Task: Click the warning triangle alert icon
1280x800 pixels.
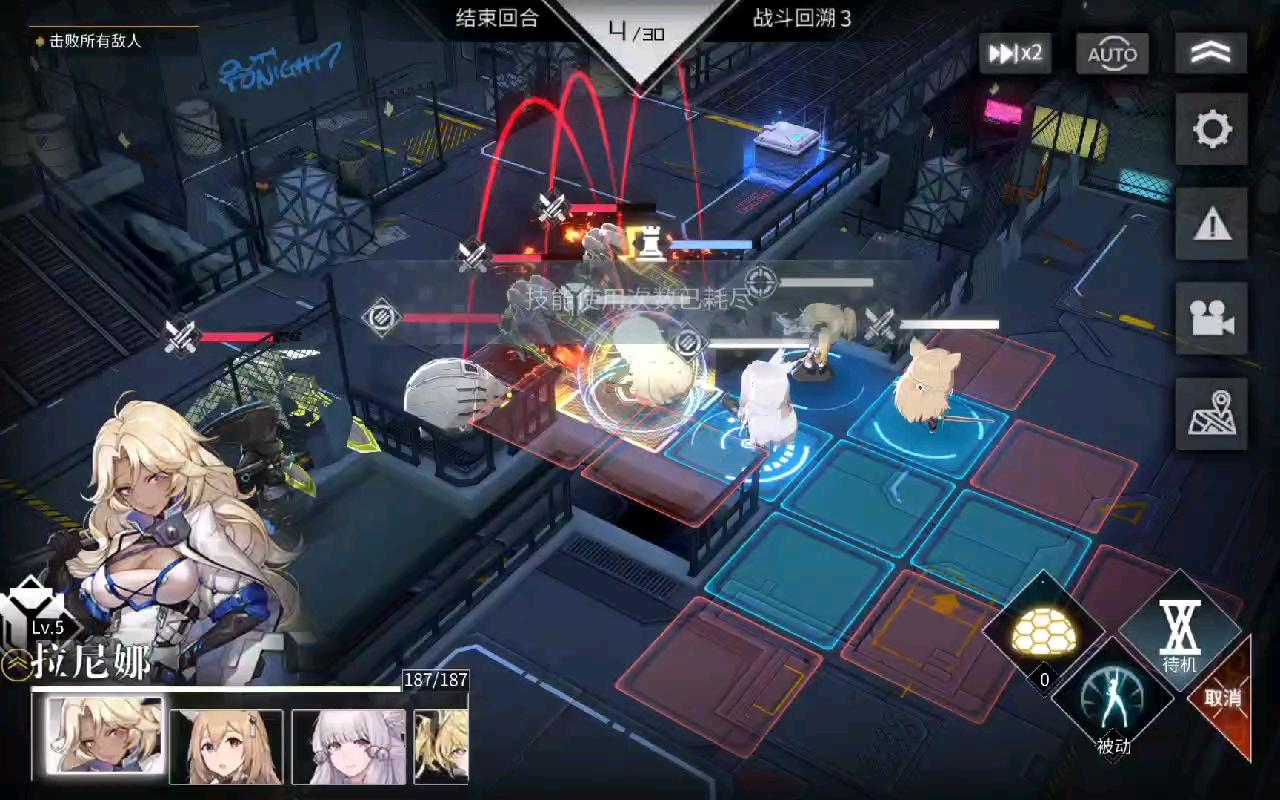Action: pos(1212,222)
